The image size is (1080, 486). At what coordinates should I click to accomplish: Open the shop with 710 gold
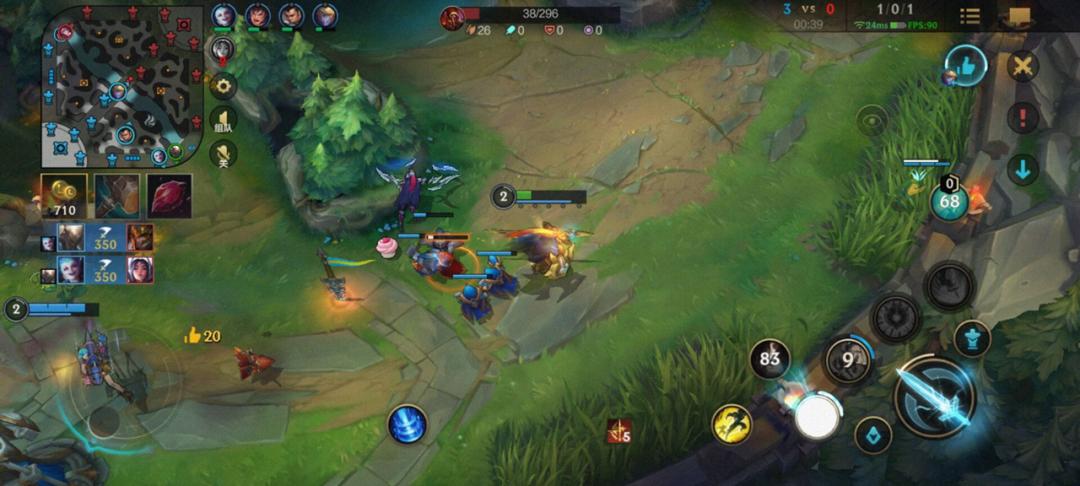click(63, 196)
